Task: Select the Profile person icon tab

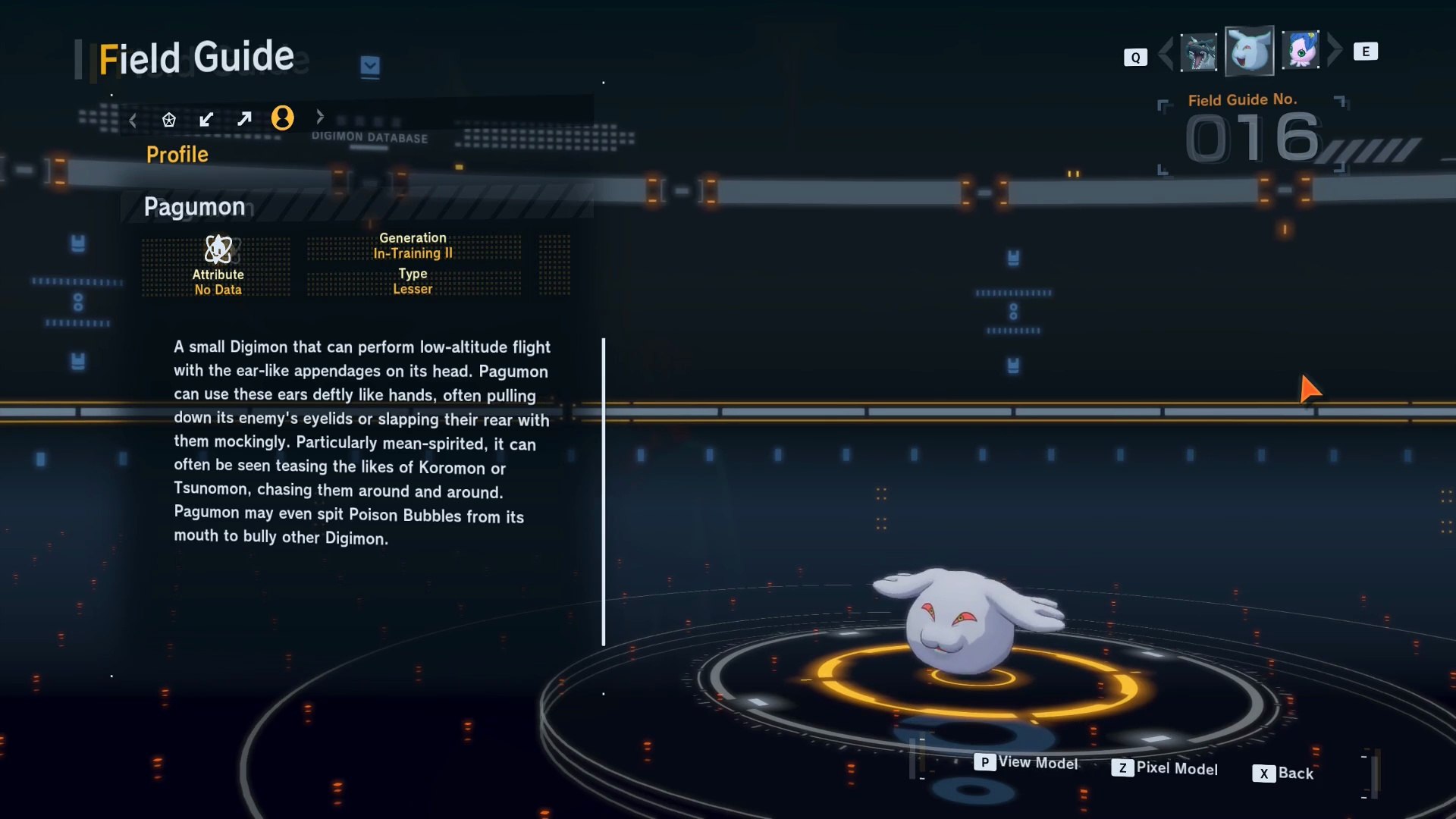Action: coord(283,118)
